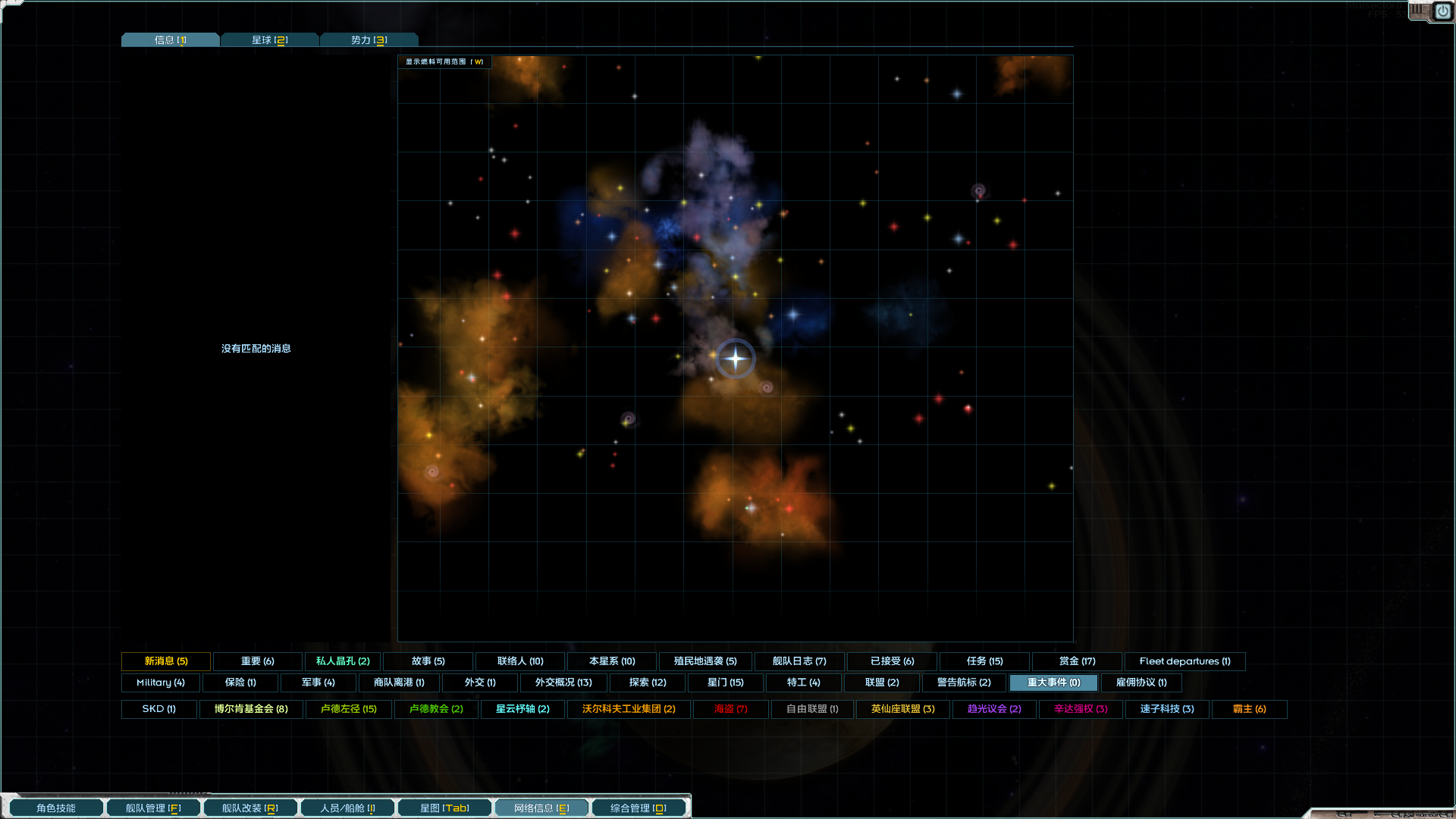
Task: Toggle the 霸主 faction filter
Action: (x=1248, y=709)
